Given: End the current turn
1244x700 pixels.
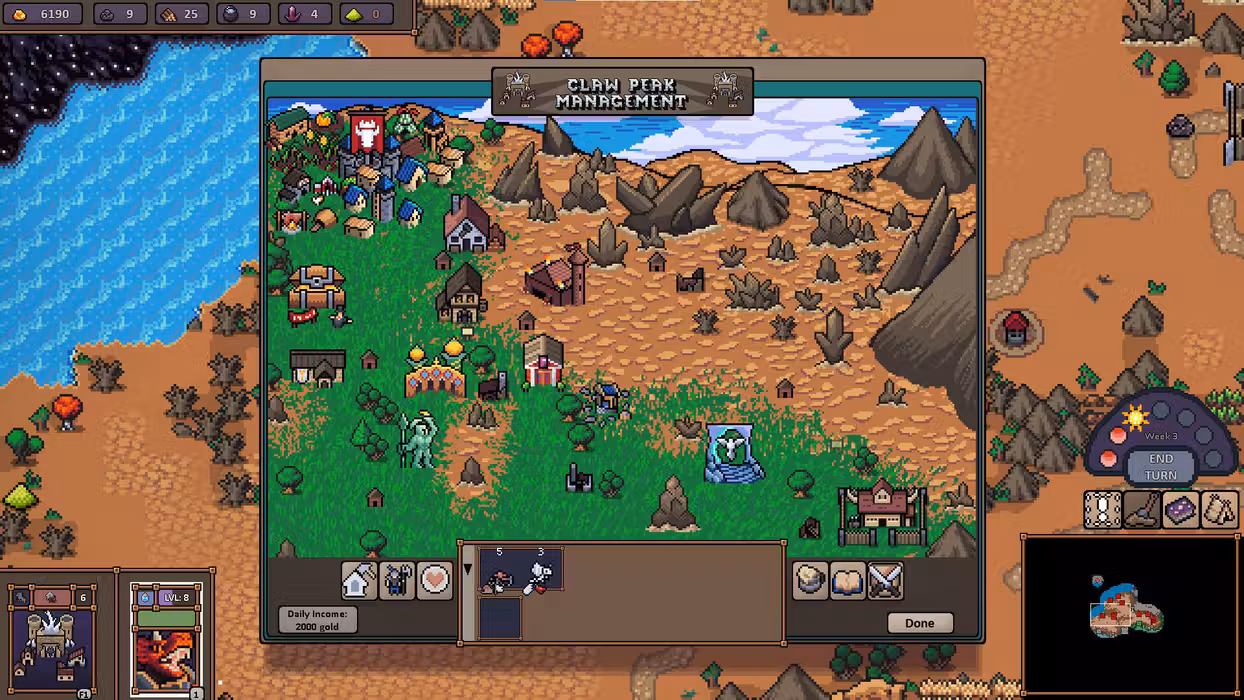Looking at the screenshot, I should click(x=1160, y=467).
